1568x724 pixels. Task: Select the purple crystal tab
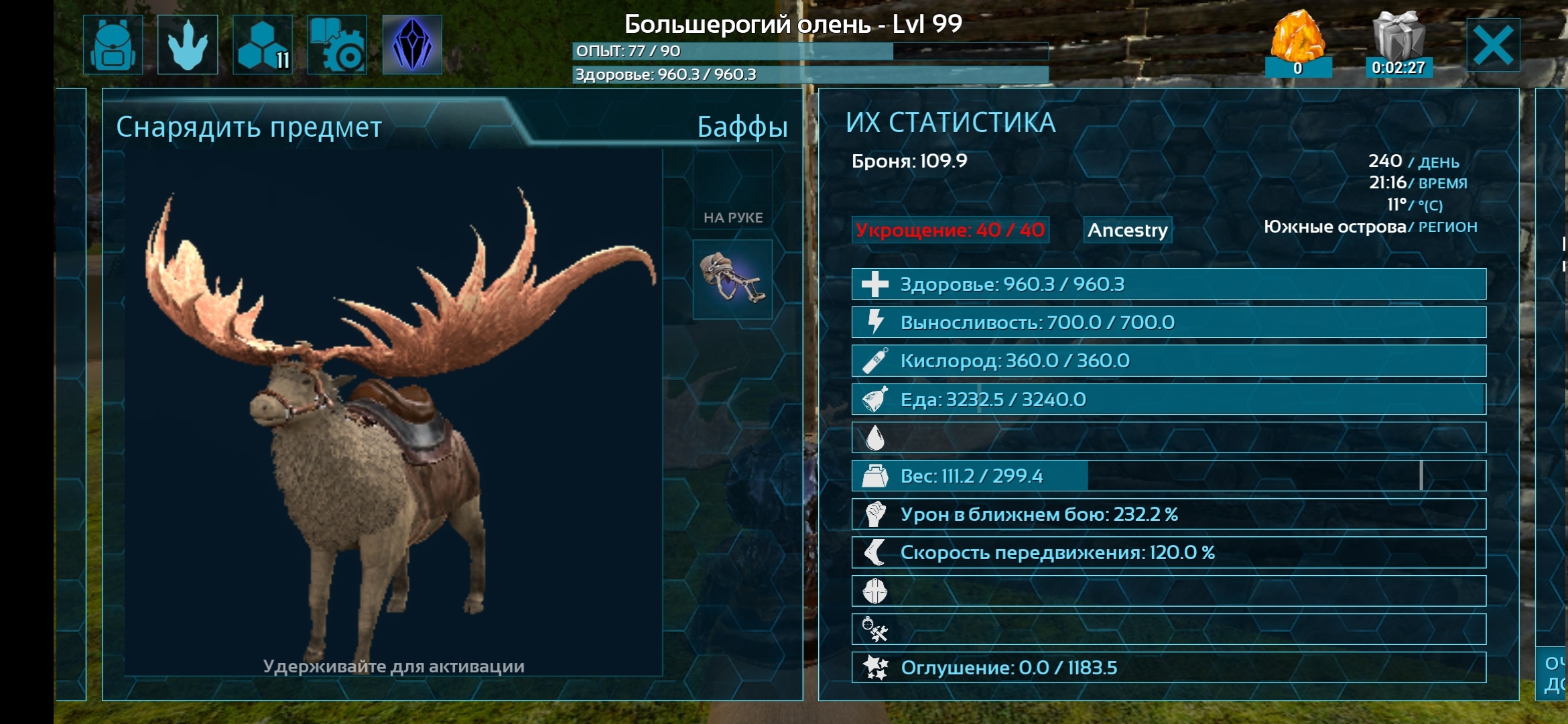point(412,45)
